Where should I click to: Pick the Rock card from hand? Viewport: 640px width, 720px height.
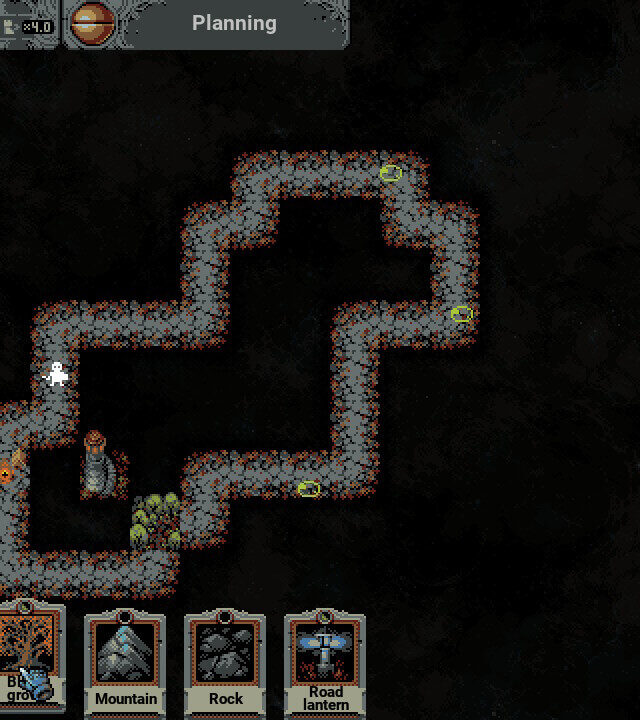225,662
